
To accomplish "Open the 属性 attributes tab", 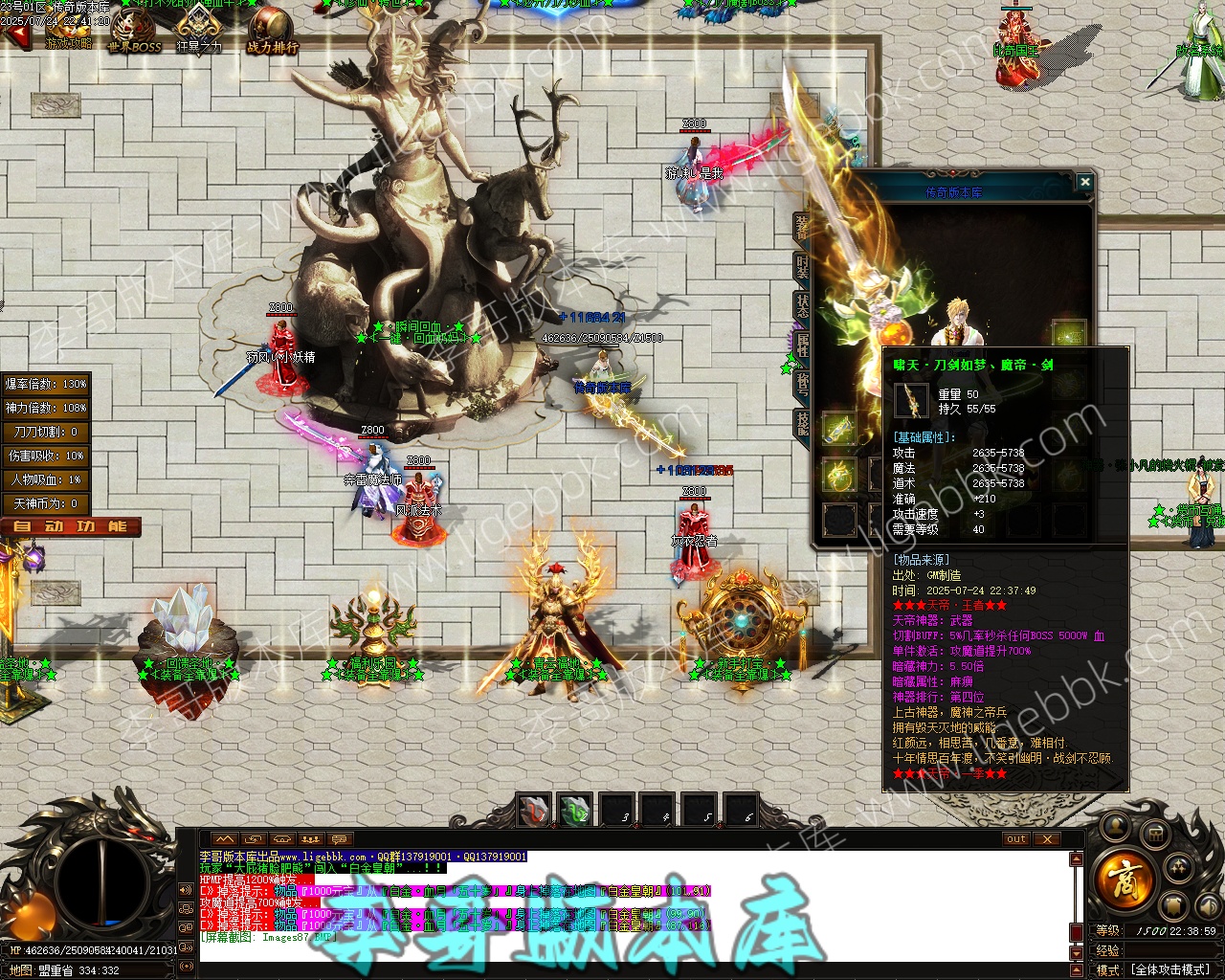I will pos(802,345).
